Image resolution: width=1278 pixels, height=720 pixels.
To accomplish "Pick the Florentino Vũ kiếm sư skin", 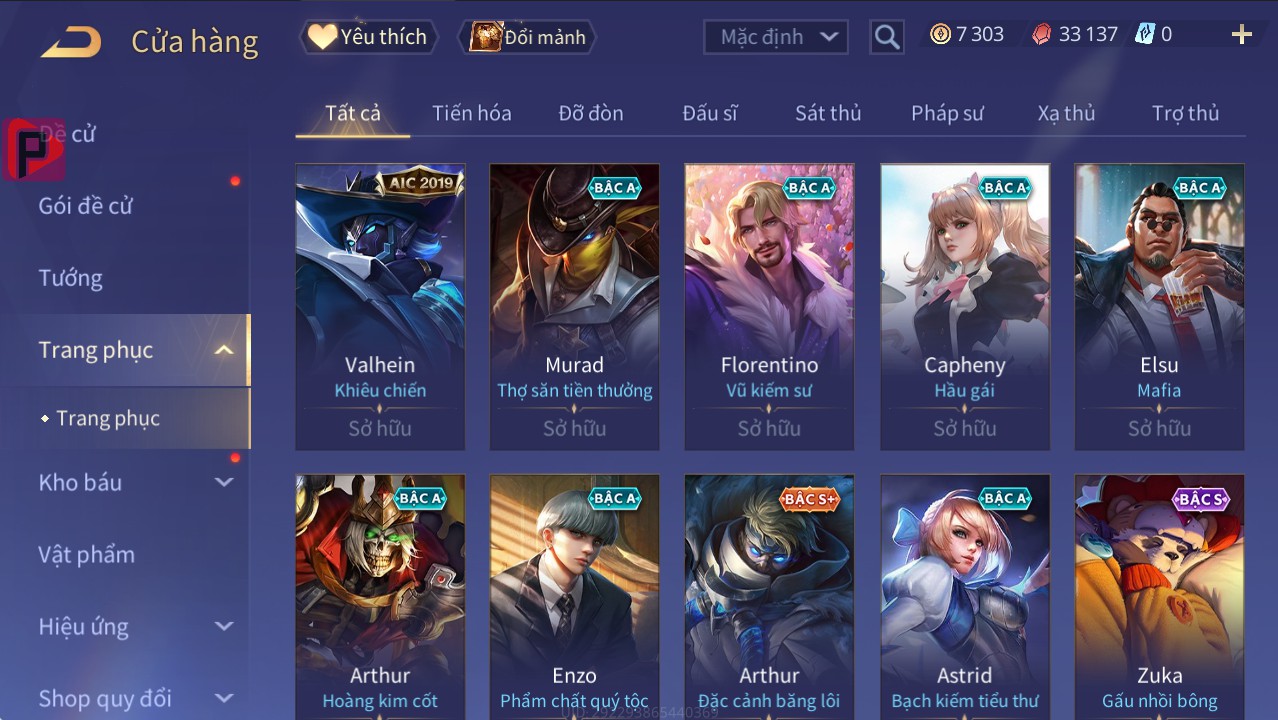I will [x=769, y=306].
